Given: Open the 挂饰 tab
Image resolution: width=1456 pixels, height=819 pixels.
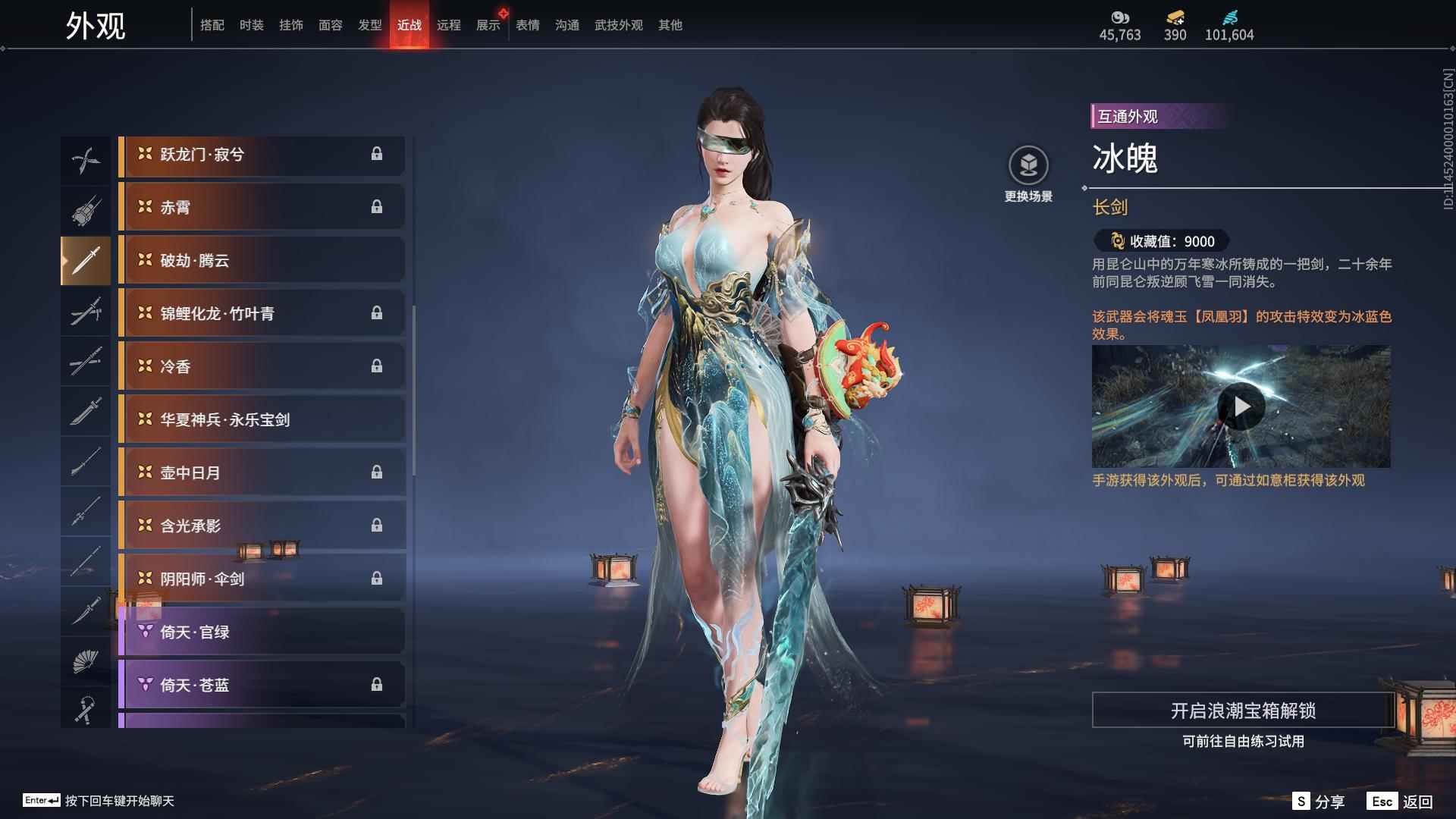Looking at the screenshot, I should point(290,25).
